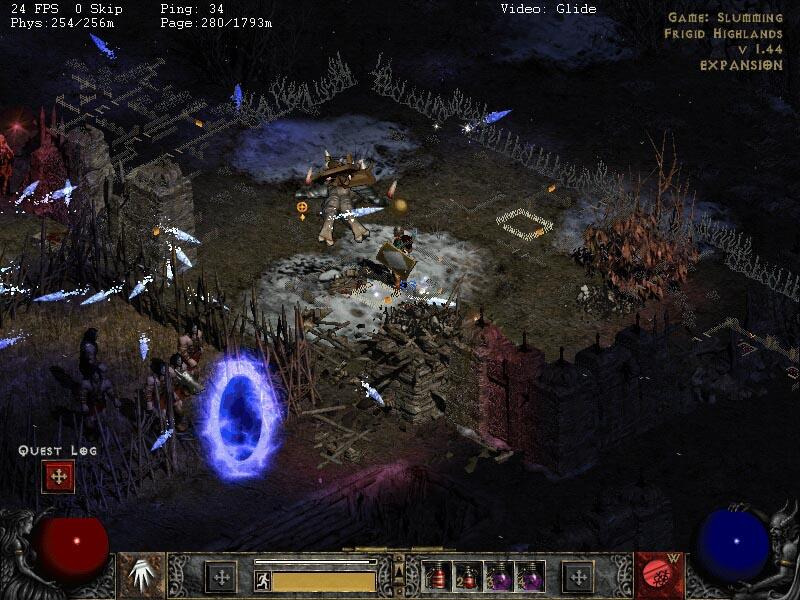800x600 pixels.
Task: Open the Quest Log button
Action: click(x=58, y=476)
